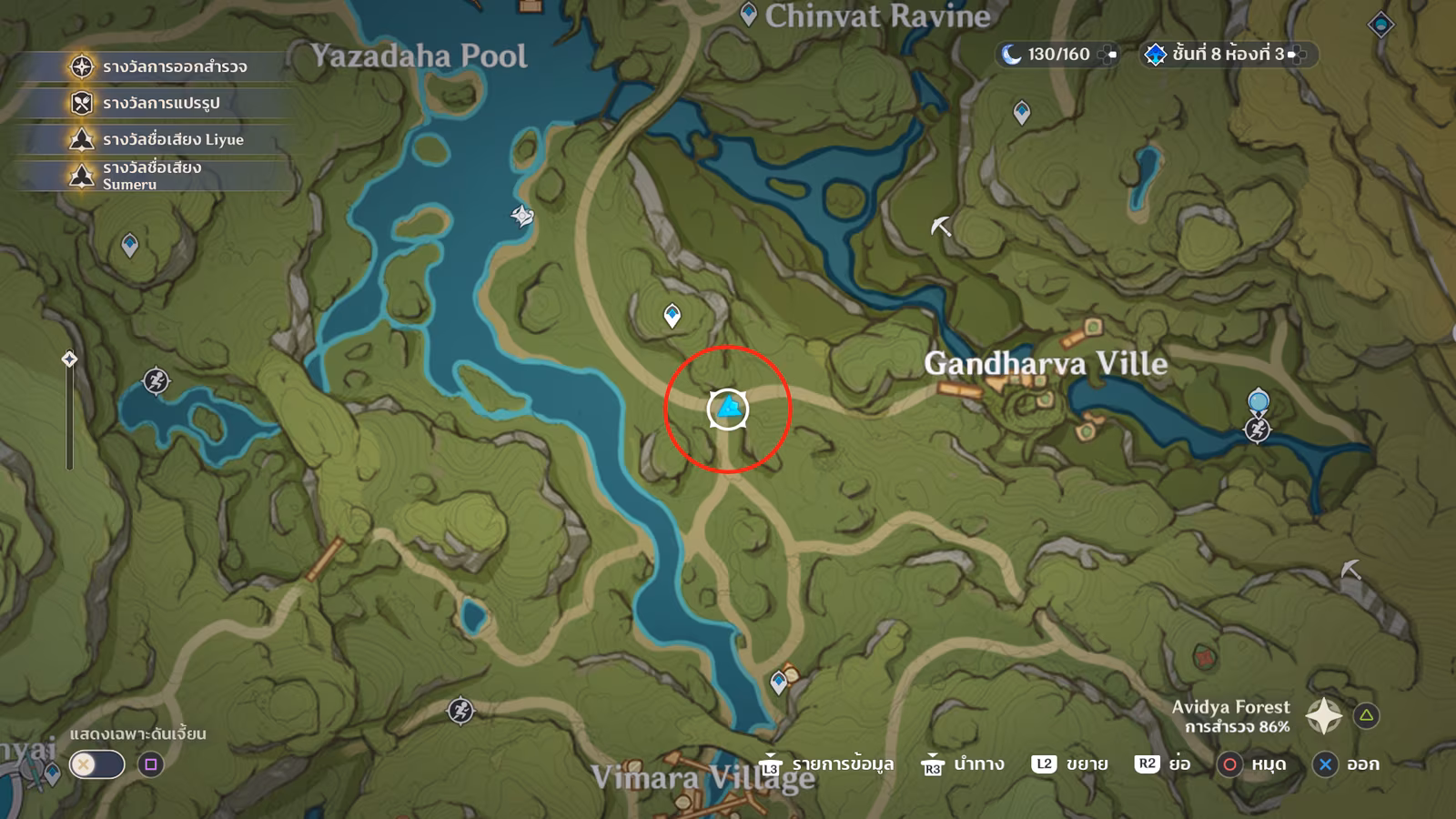Select the waypoint on riverbank above Vimara Village
The width and height of the screenshot is (1456, 819).
(x=778, y=682)
